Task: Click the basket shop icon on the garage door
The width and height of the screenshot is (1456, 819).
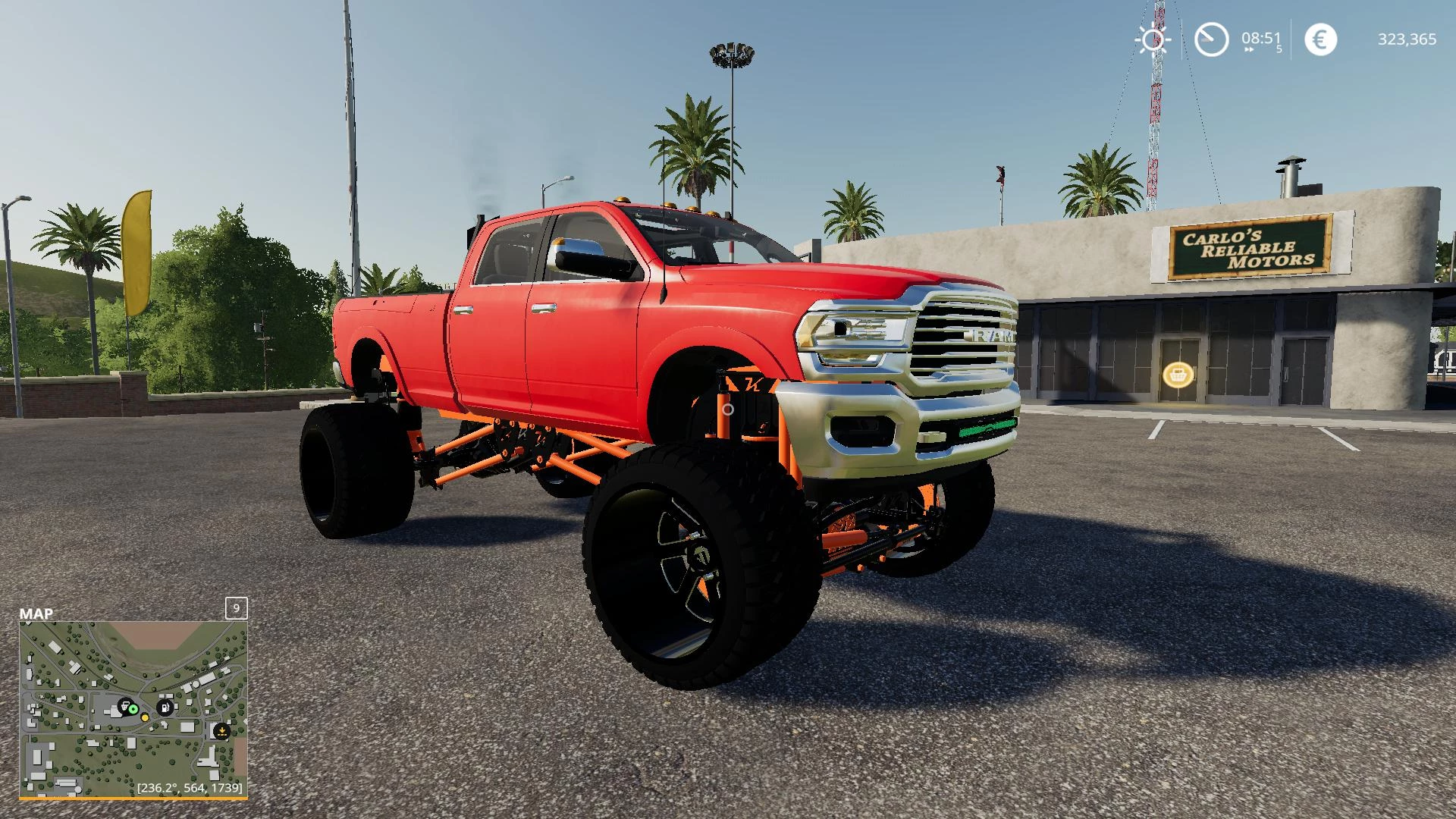Action: pyautogui.click(x=1176, y=373)
